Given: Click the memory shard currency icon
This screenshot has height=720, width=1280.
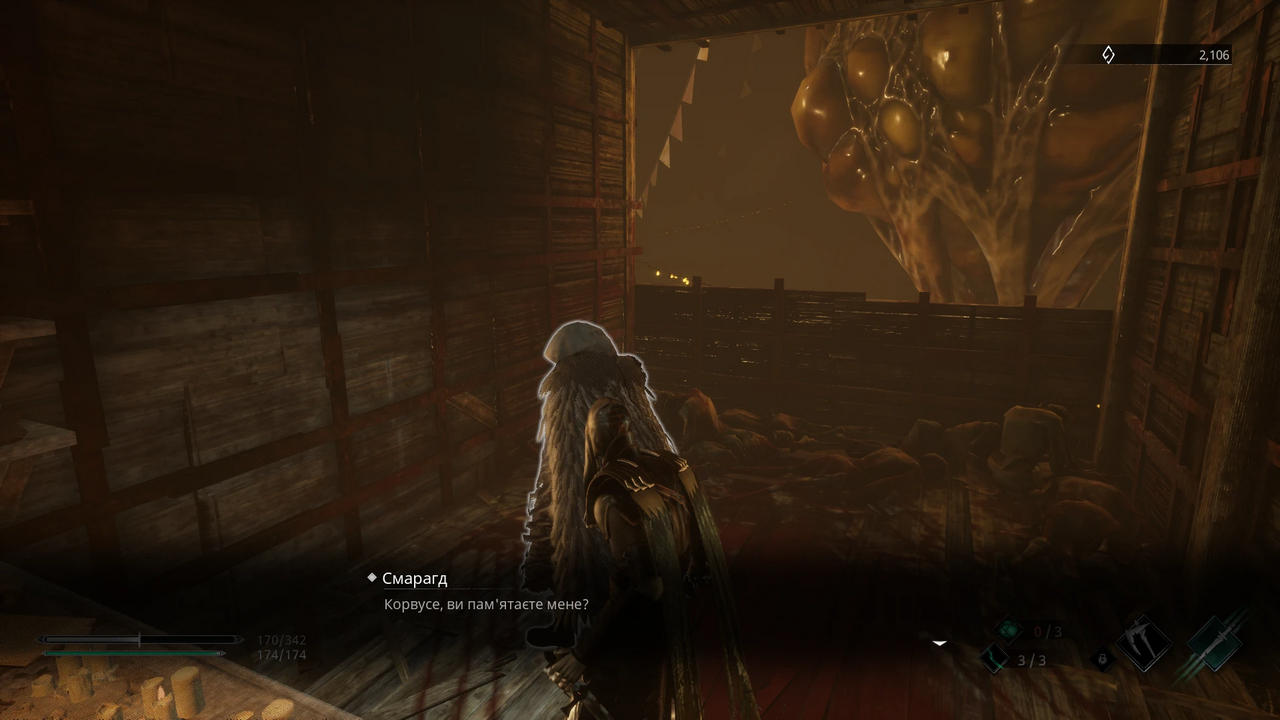Looking at the screenshot, I should tap(1108, 55).
